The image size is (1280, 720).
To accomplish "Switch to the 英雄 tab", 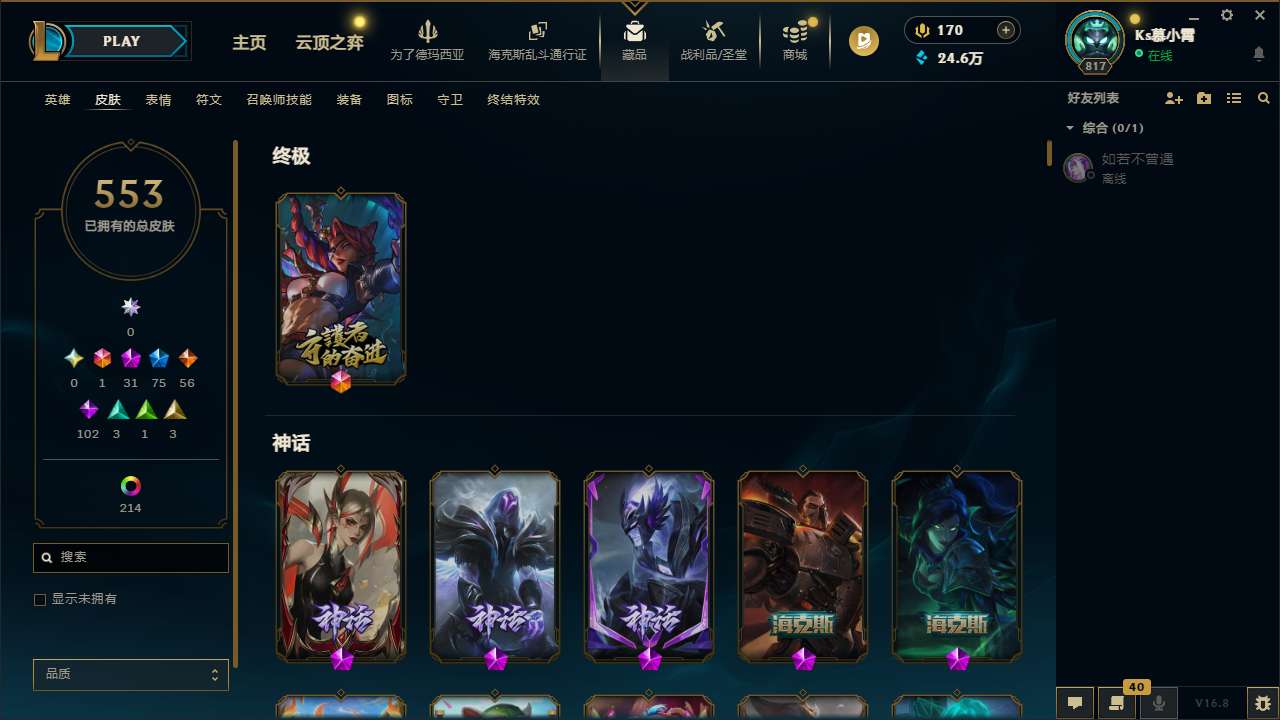I will click(x=57, y=100).
